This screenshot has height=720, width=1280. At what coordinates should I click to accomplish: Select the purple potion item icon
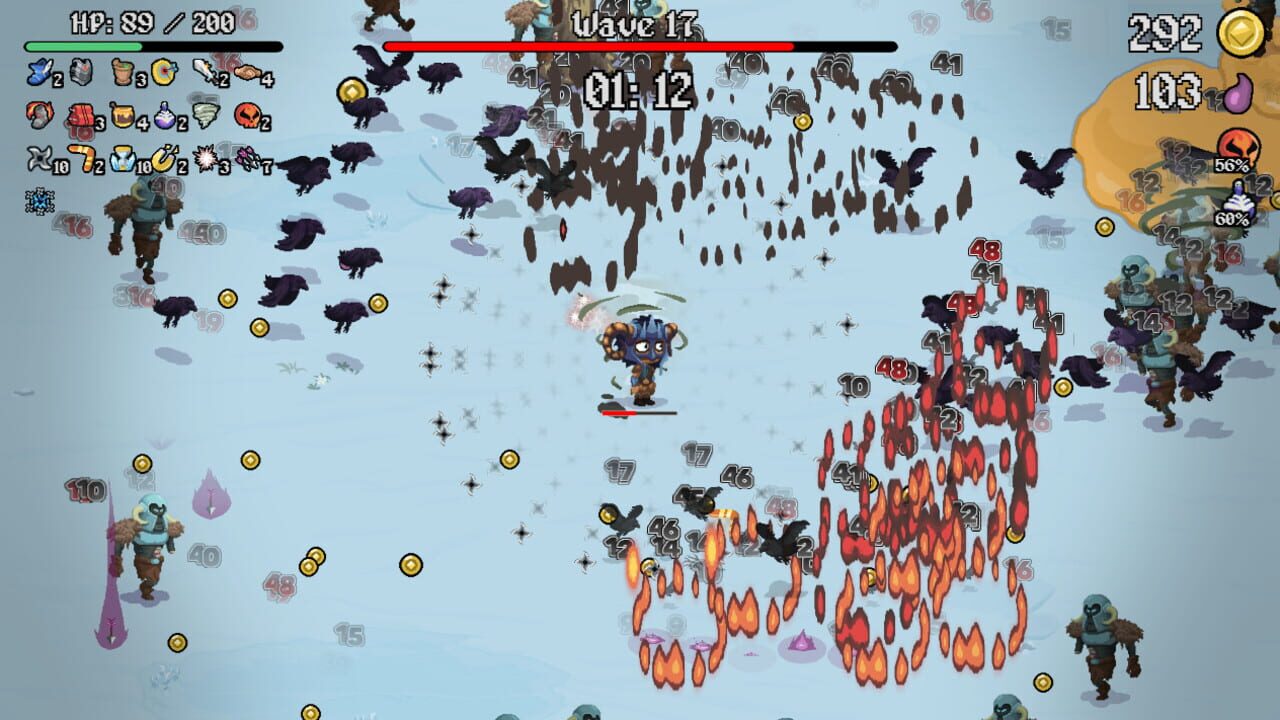[163, 115]
